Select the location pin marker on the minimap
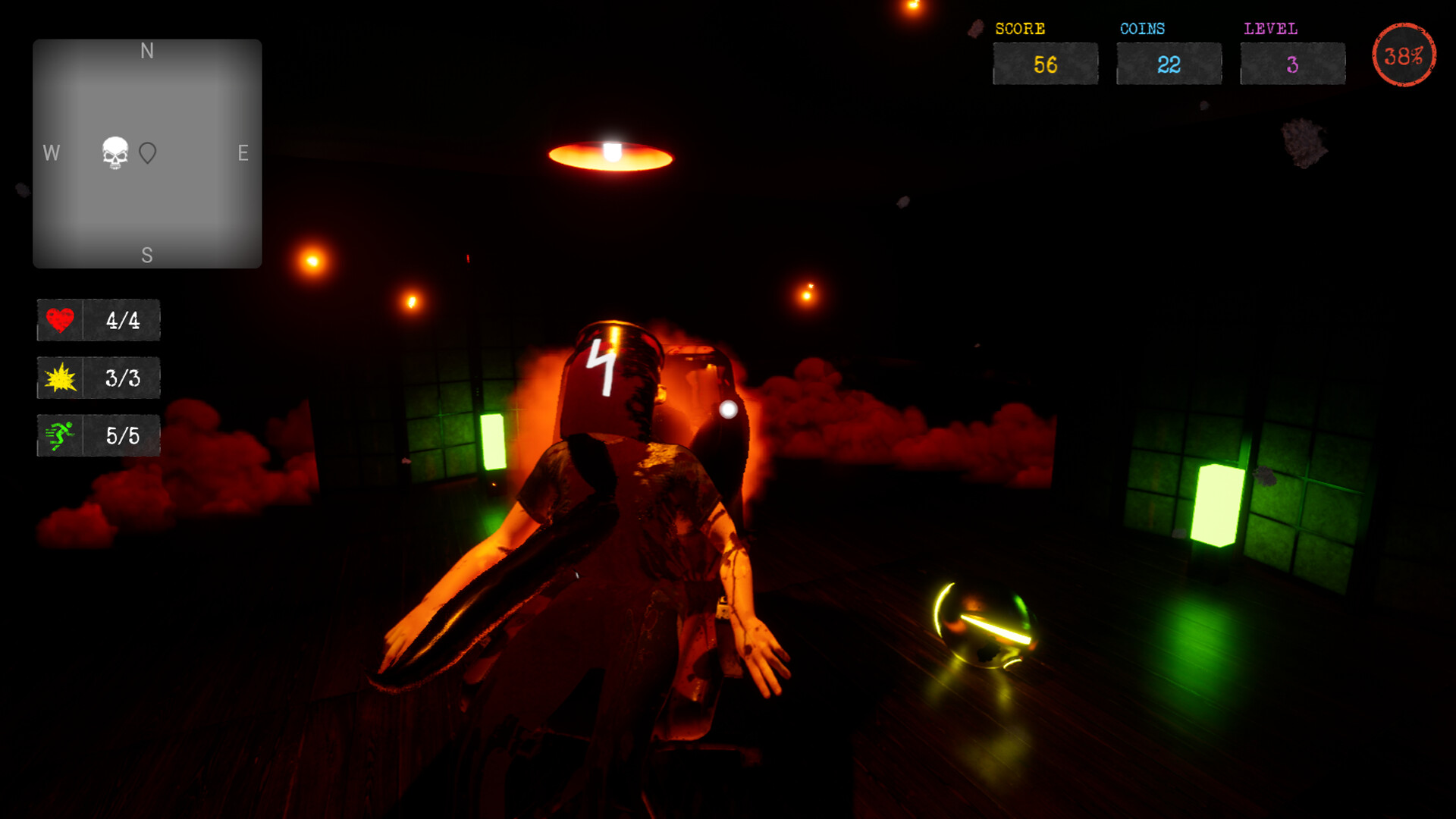 147,154
